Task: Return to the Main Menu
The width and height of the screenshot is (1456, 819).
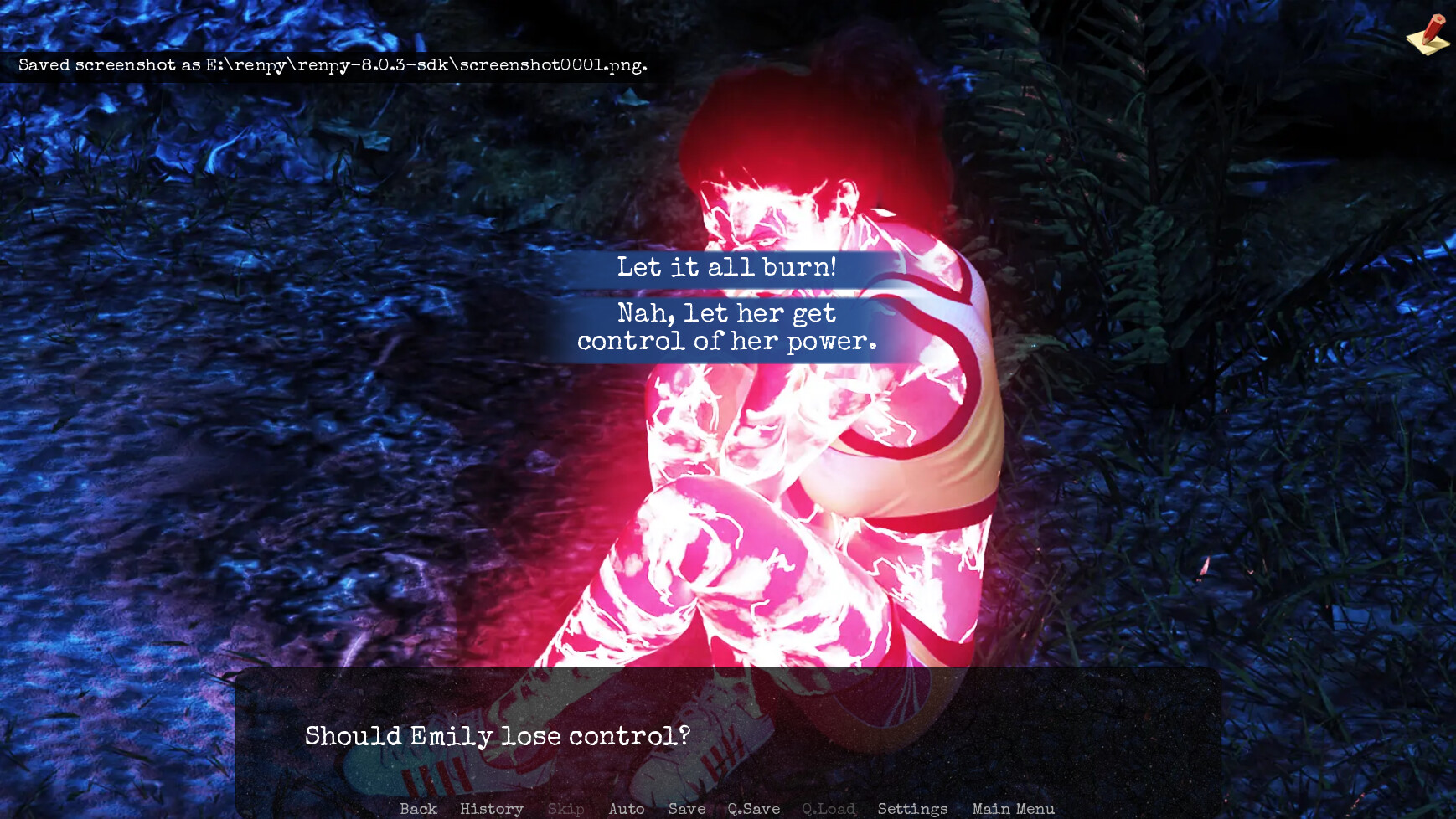Action: point(1013,809)
